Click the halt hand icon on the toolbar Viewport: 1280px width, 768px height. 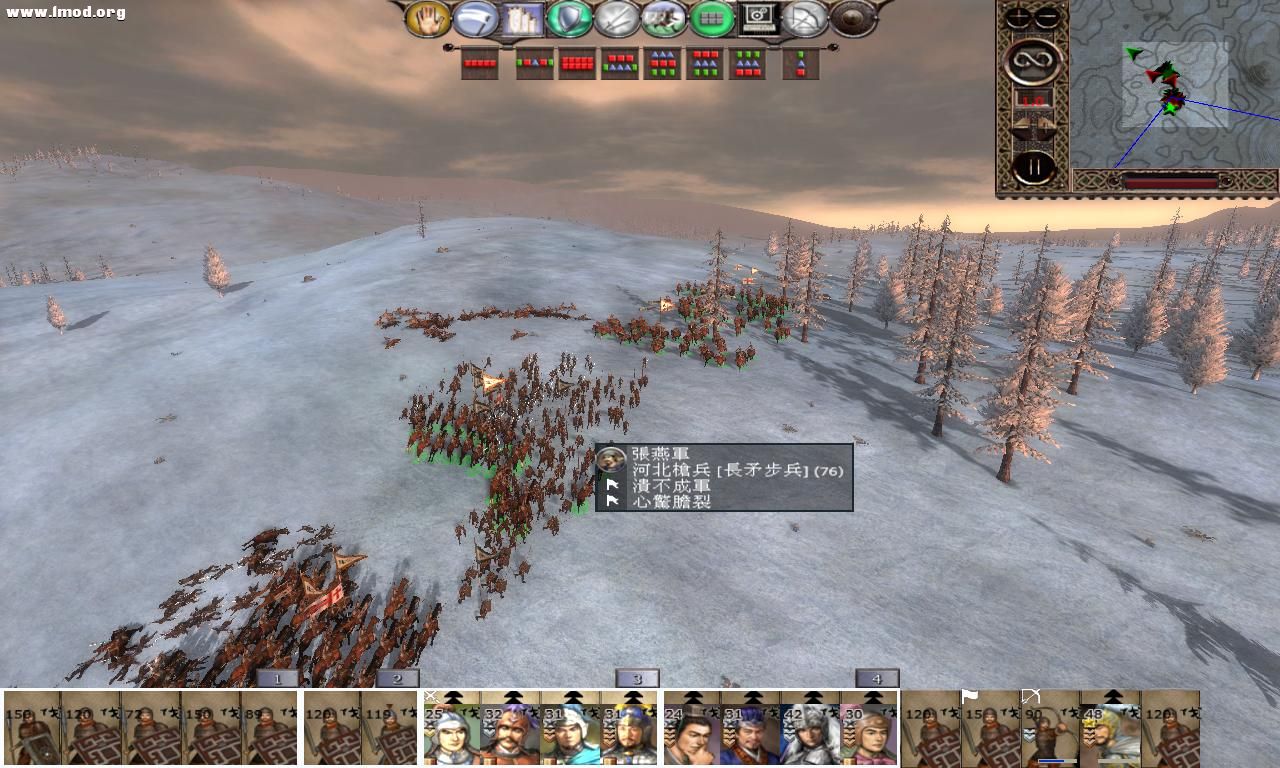pyautogui.click(x=432, y=18)
